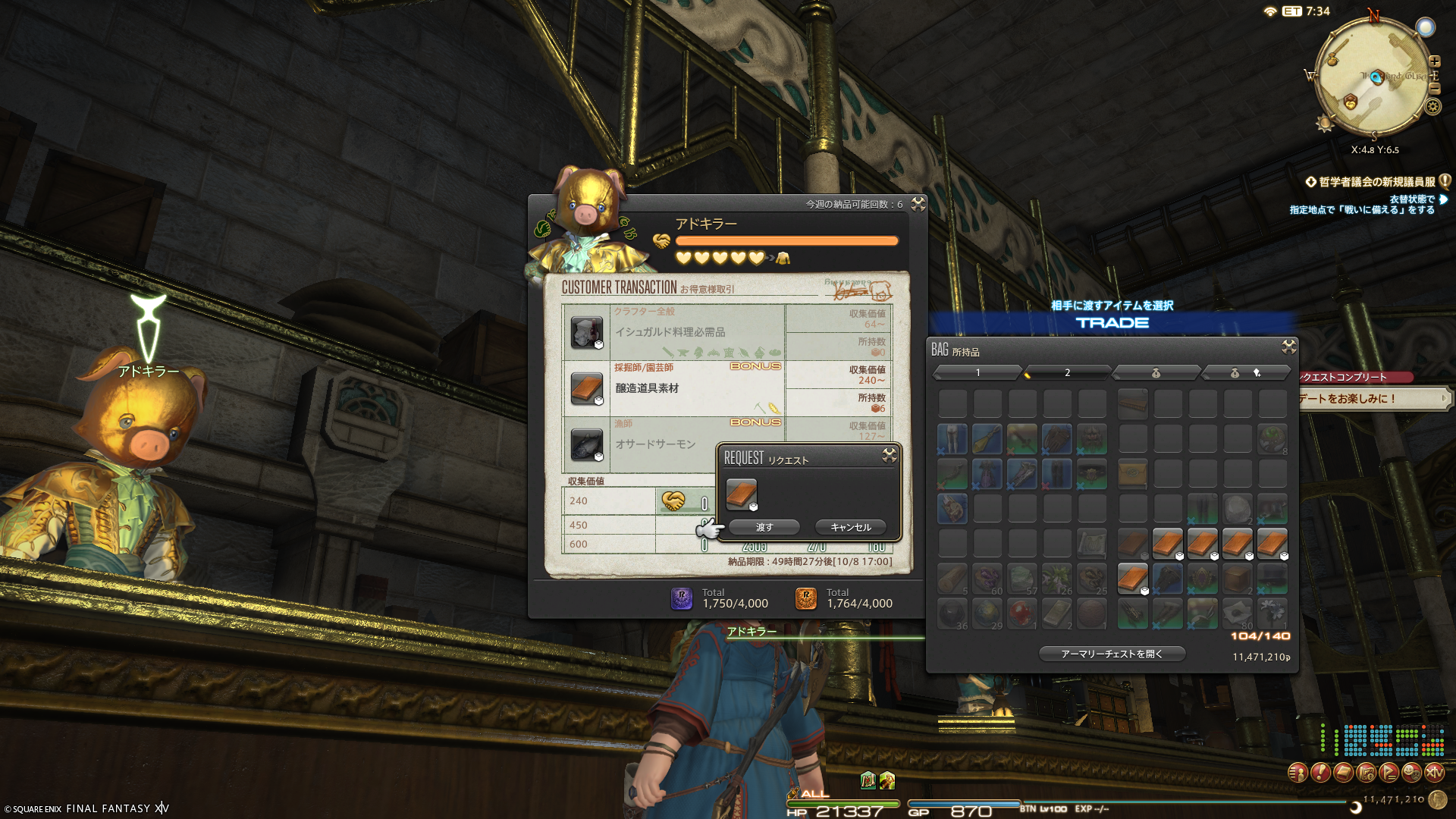This screenshot has height=819, width=1456.
Task: Select the grey stone item in bag
Action: click(x=1237, y=509)
